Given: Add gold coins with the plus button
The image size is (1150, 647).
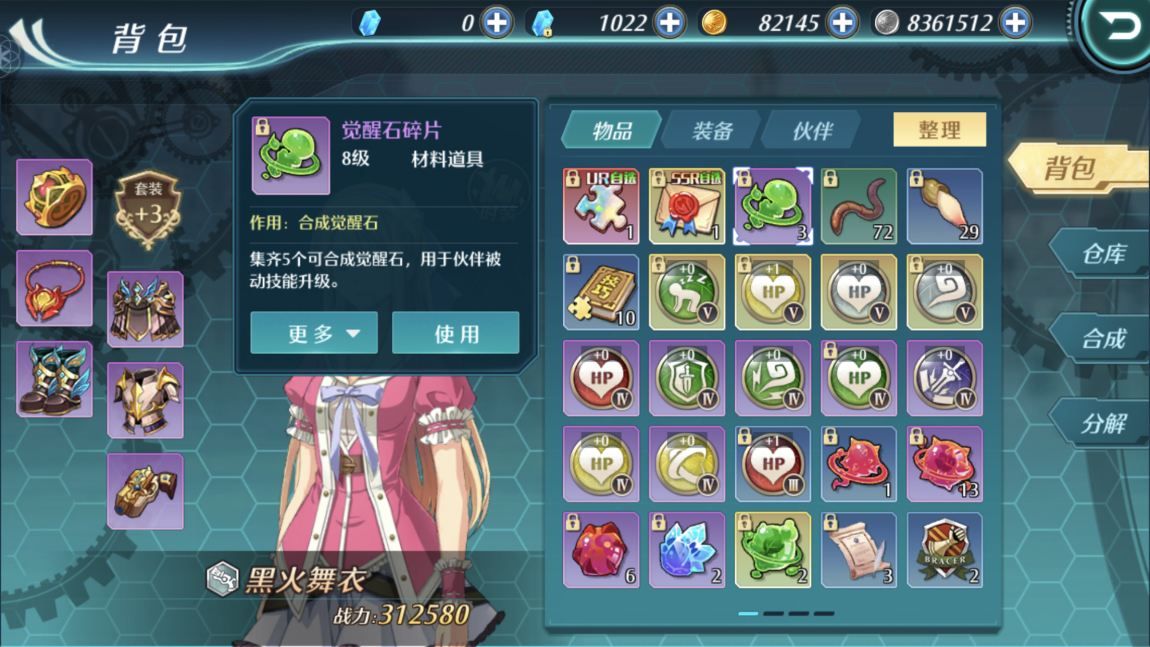Looking at the screenshot, I should pos(842,22).
